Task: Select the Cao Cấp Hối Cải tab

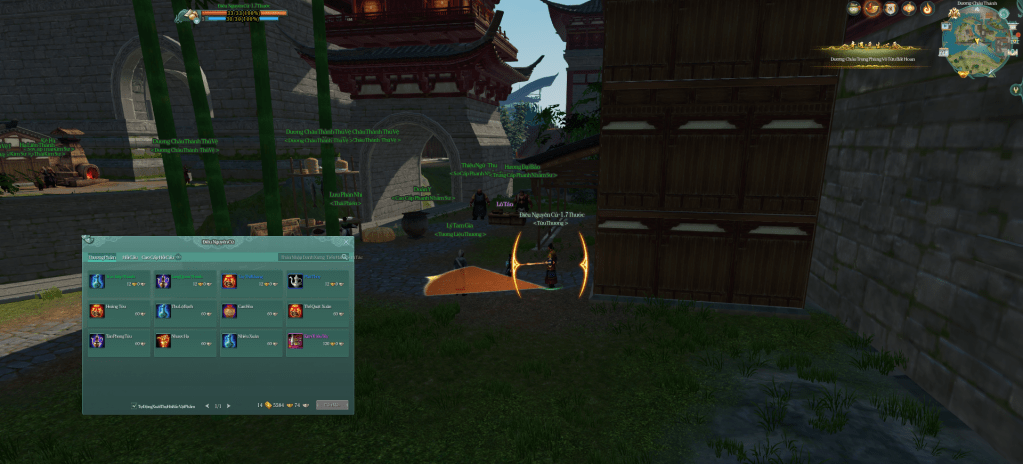Action: [x=158, y=257]
